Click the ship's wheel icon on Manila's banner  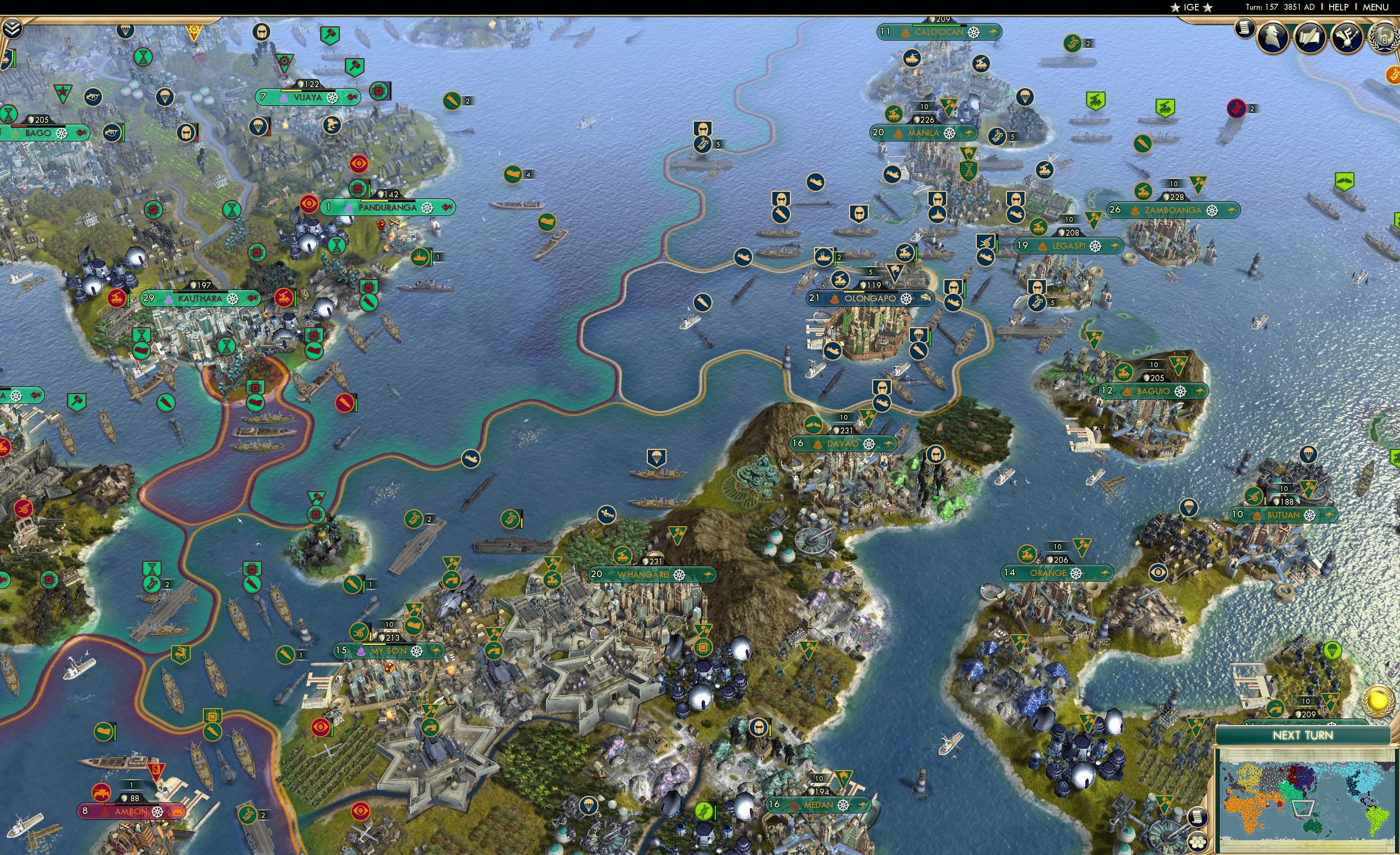coord(949,134)
